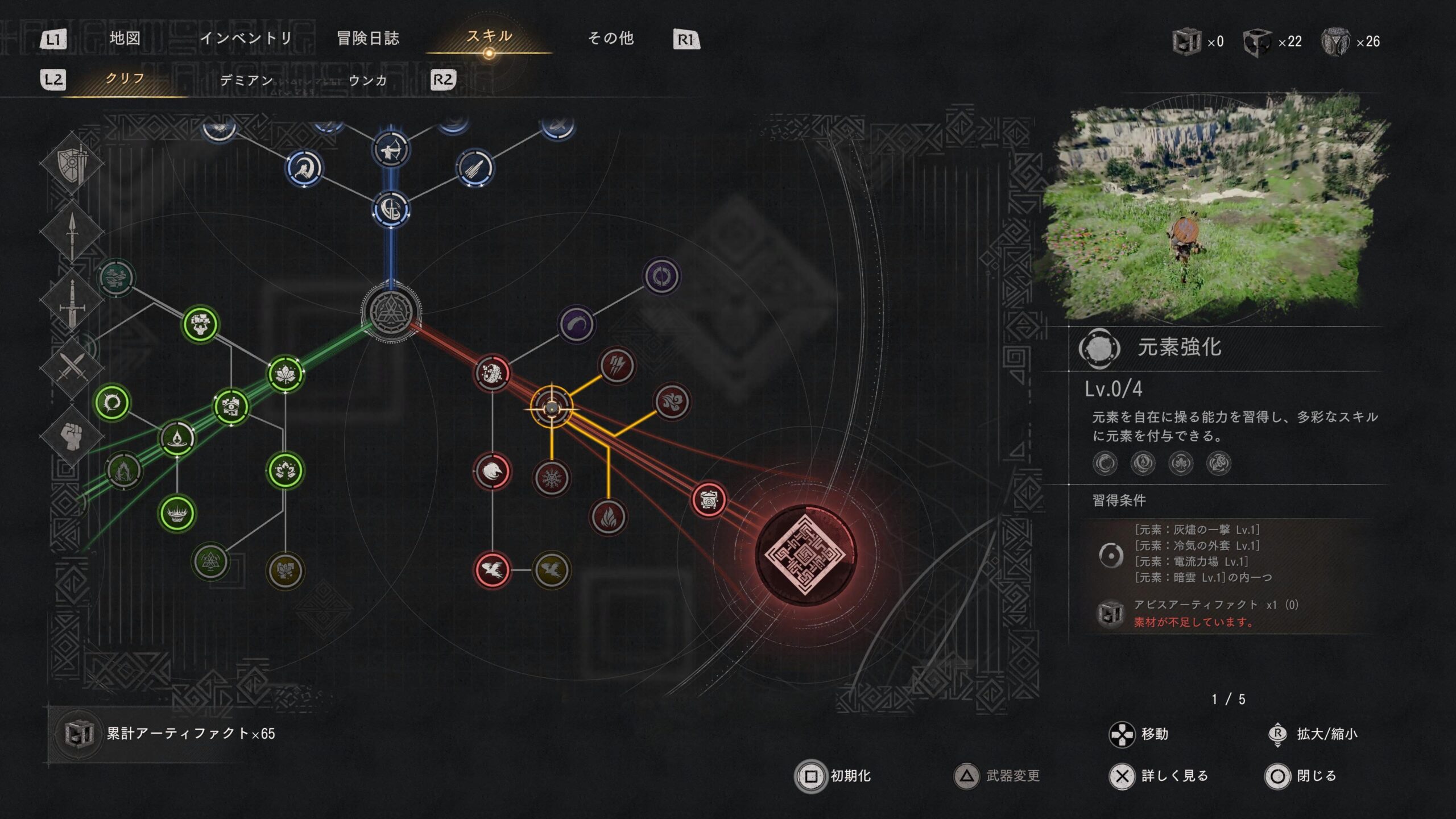The image size is (1456, 819).
Task: Switch to ウンカ's skill tree
Action: (x=367, y=80)
